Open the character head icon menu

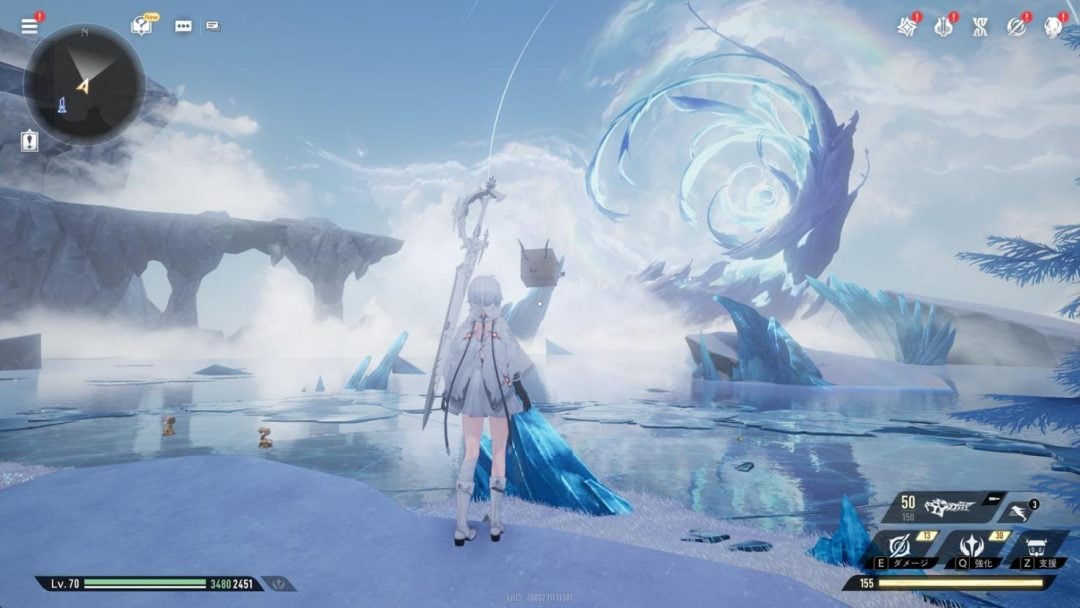coord(1052,27)
